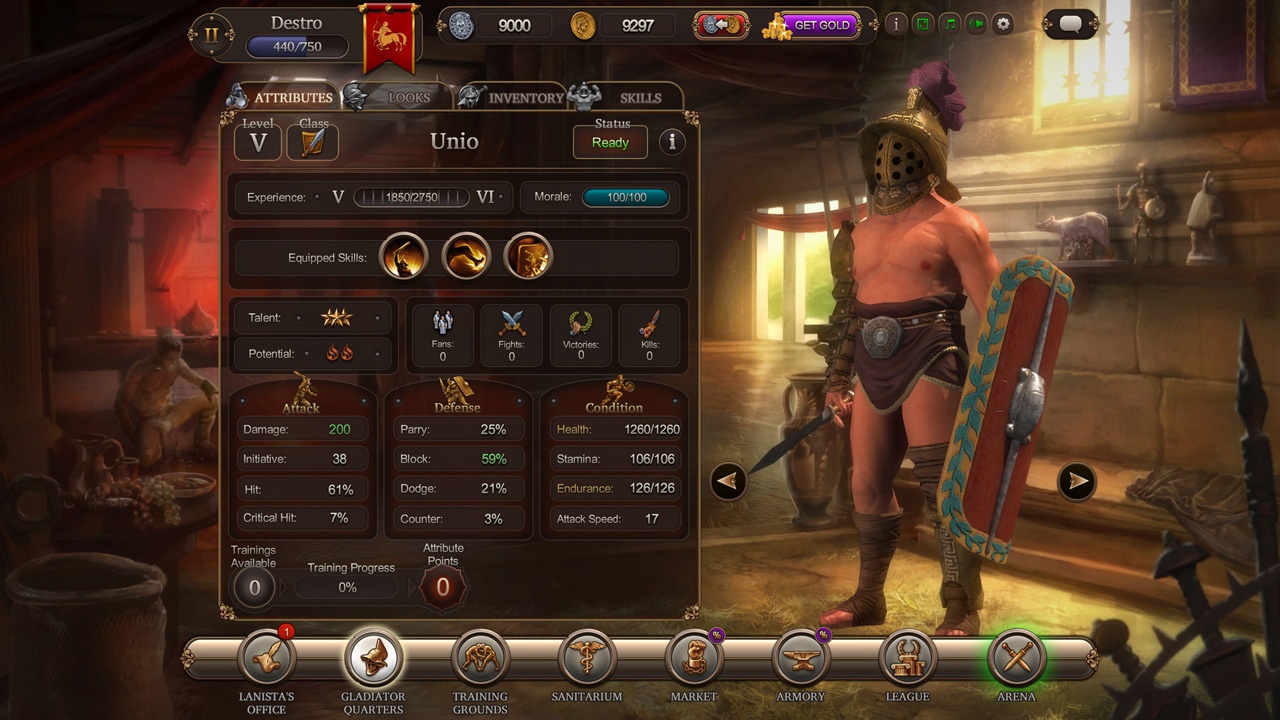Go to the Lanista's Office
The image size is (1280, 720).
pos(267,659)
